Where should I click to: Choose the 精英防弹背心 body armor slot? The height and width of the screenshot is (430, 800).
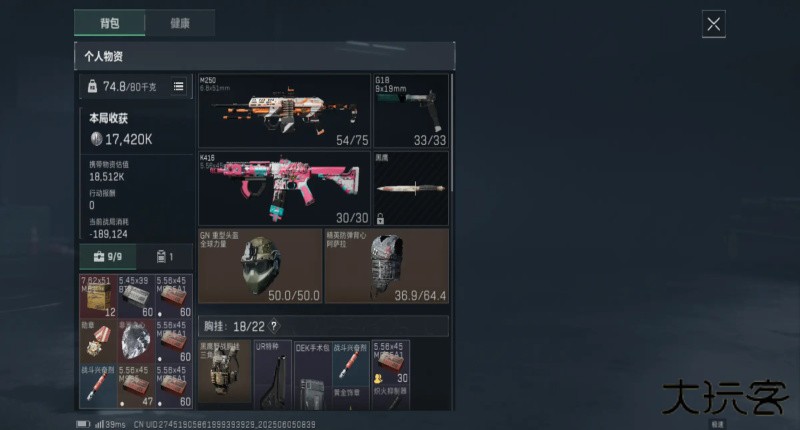(386, 266)
